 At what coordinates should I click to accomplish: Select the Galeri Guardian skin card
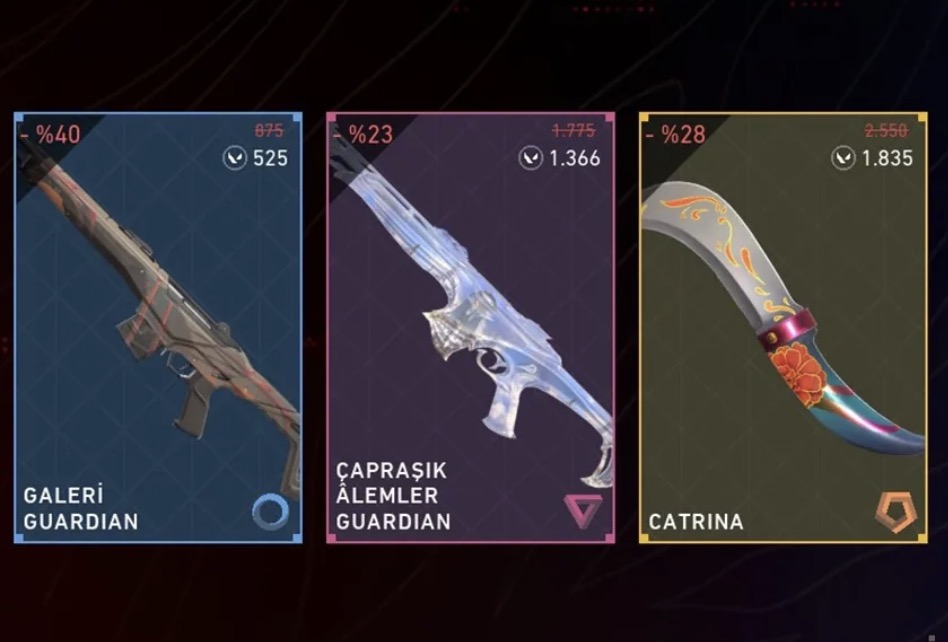[x=158, y=328]
